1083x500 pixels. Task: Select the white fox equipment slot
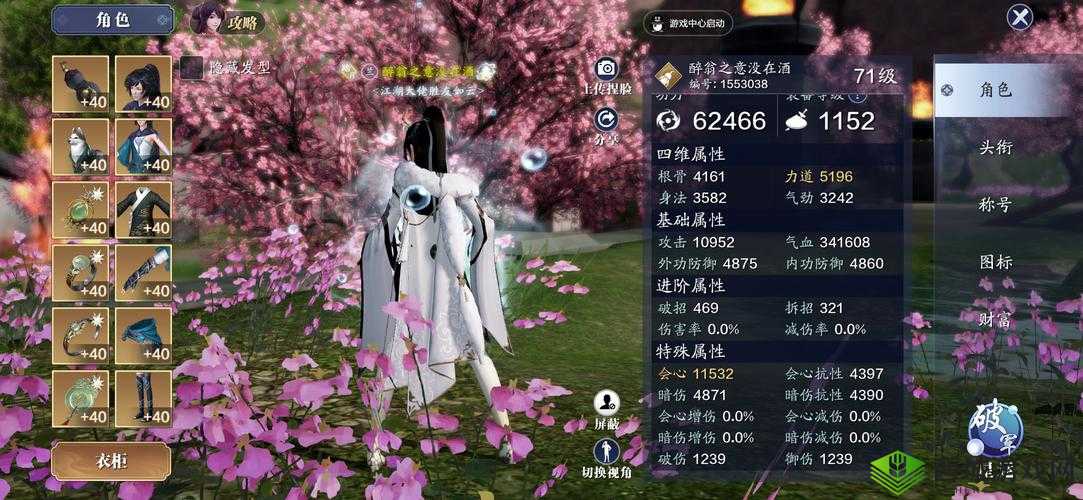(x=80, y=147)
